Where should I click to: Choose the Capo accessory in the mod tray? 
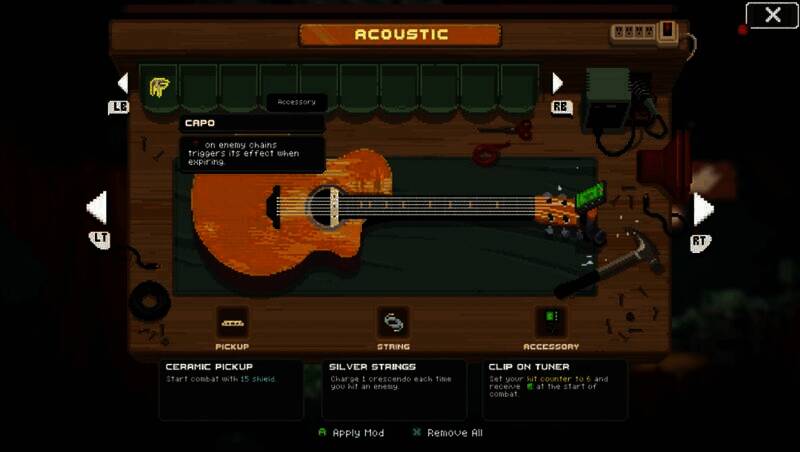(x=159, y=87)
